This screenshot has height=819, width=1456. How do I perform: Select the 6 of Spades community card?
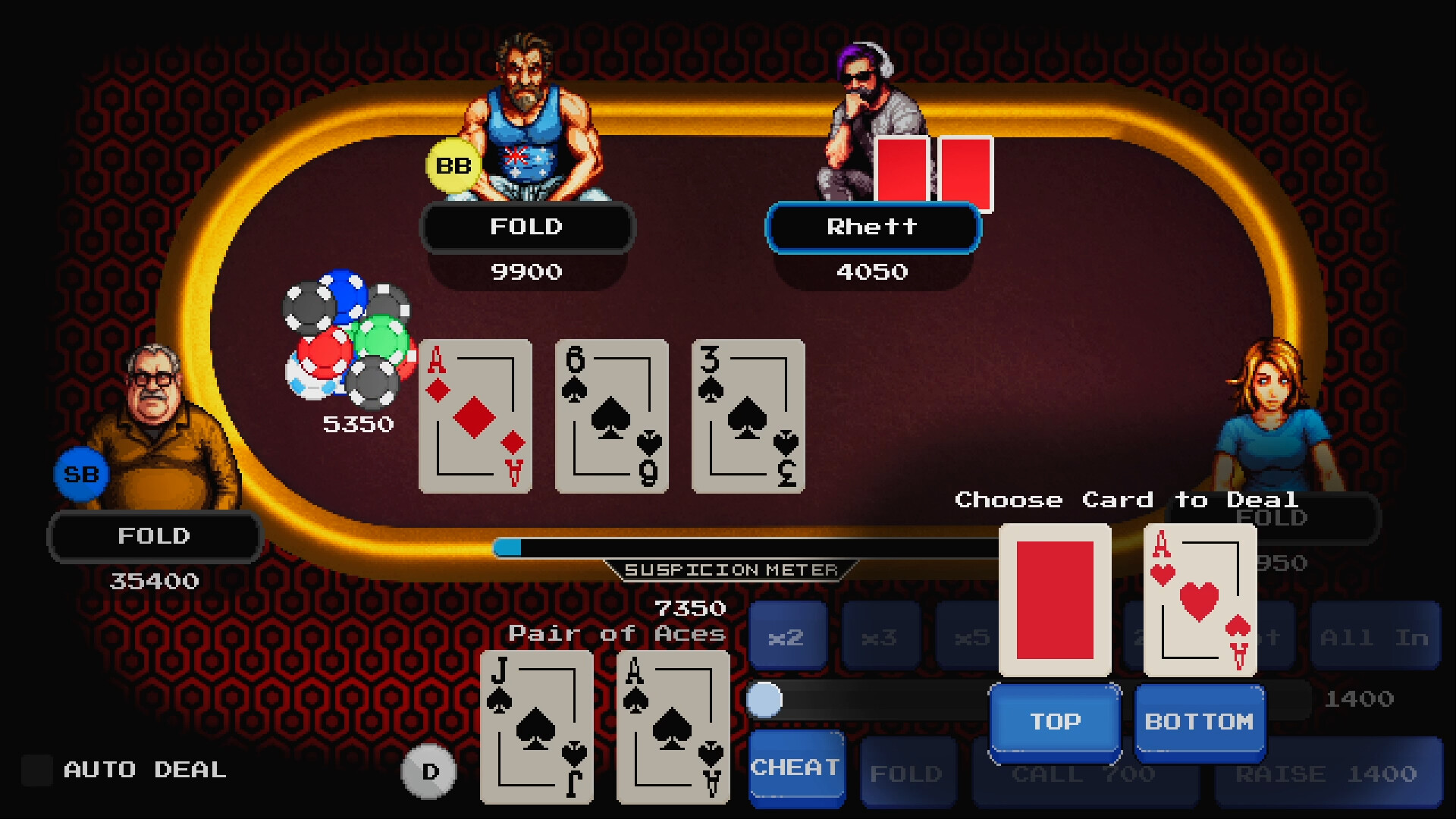(x=611, y=416)
